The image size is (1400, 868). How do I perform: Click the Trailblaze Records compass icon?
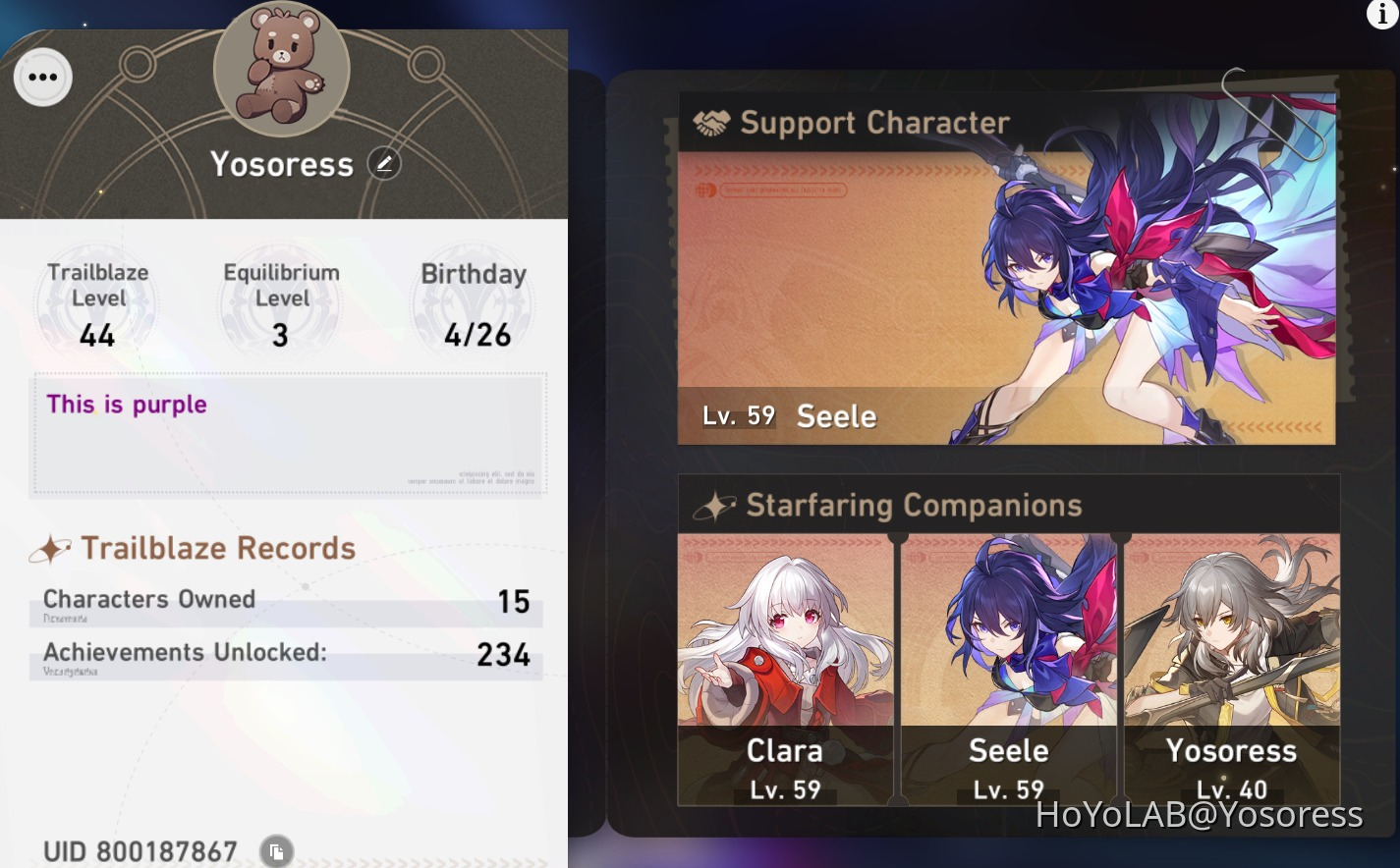click(x=51, y=548)
